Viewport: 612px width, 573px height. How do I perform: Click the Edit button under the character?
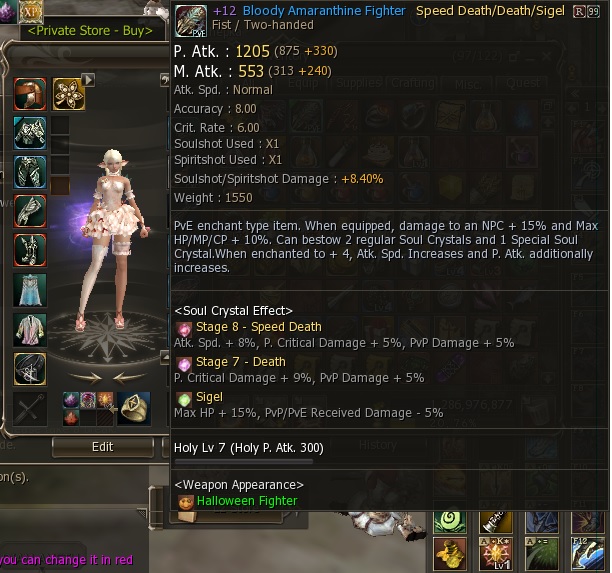tap(102, 447)
